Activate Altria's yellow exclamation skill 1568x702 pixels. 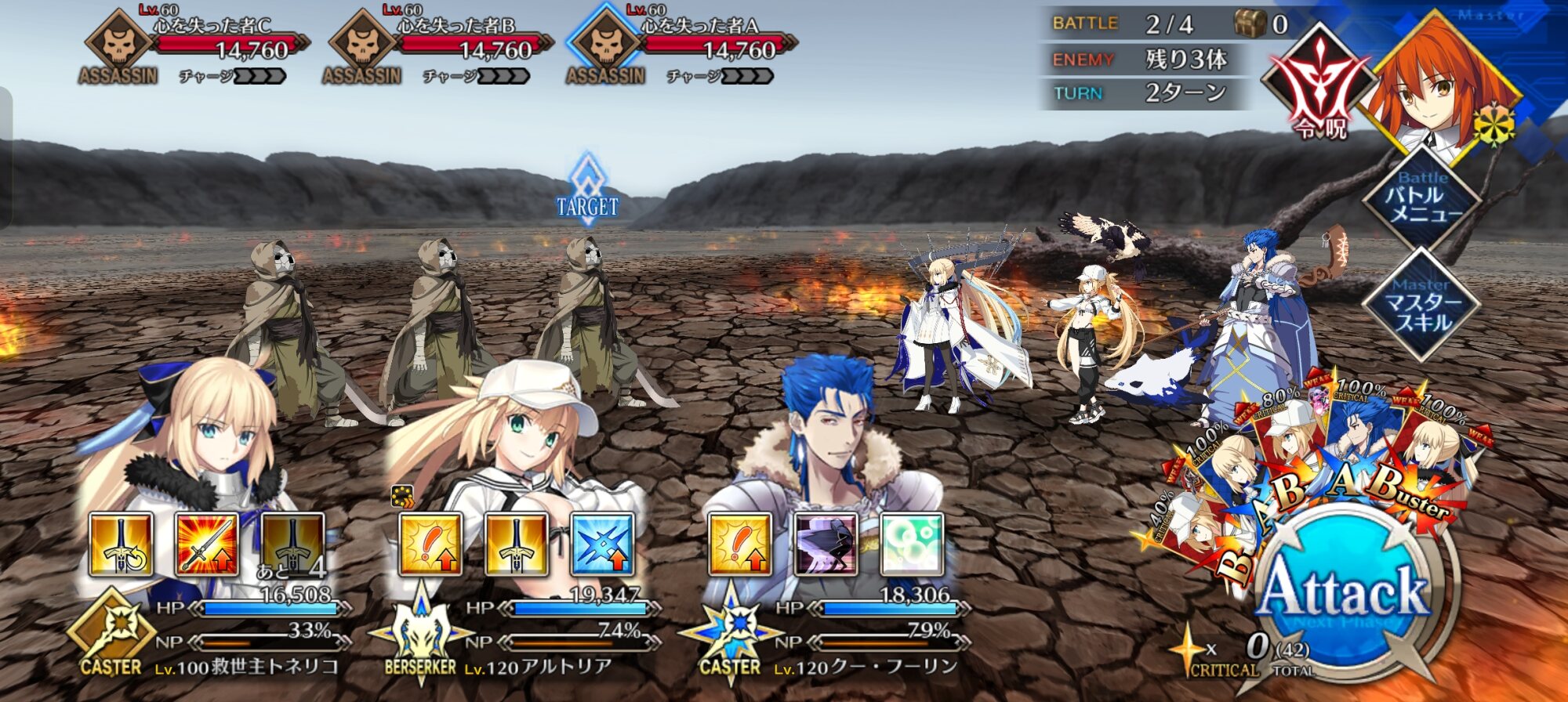pos(430,544)
